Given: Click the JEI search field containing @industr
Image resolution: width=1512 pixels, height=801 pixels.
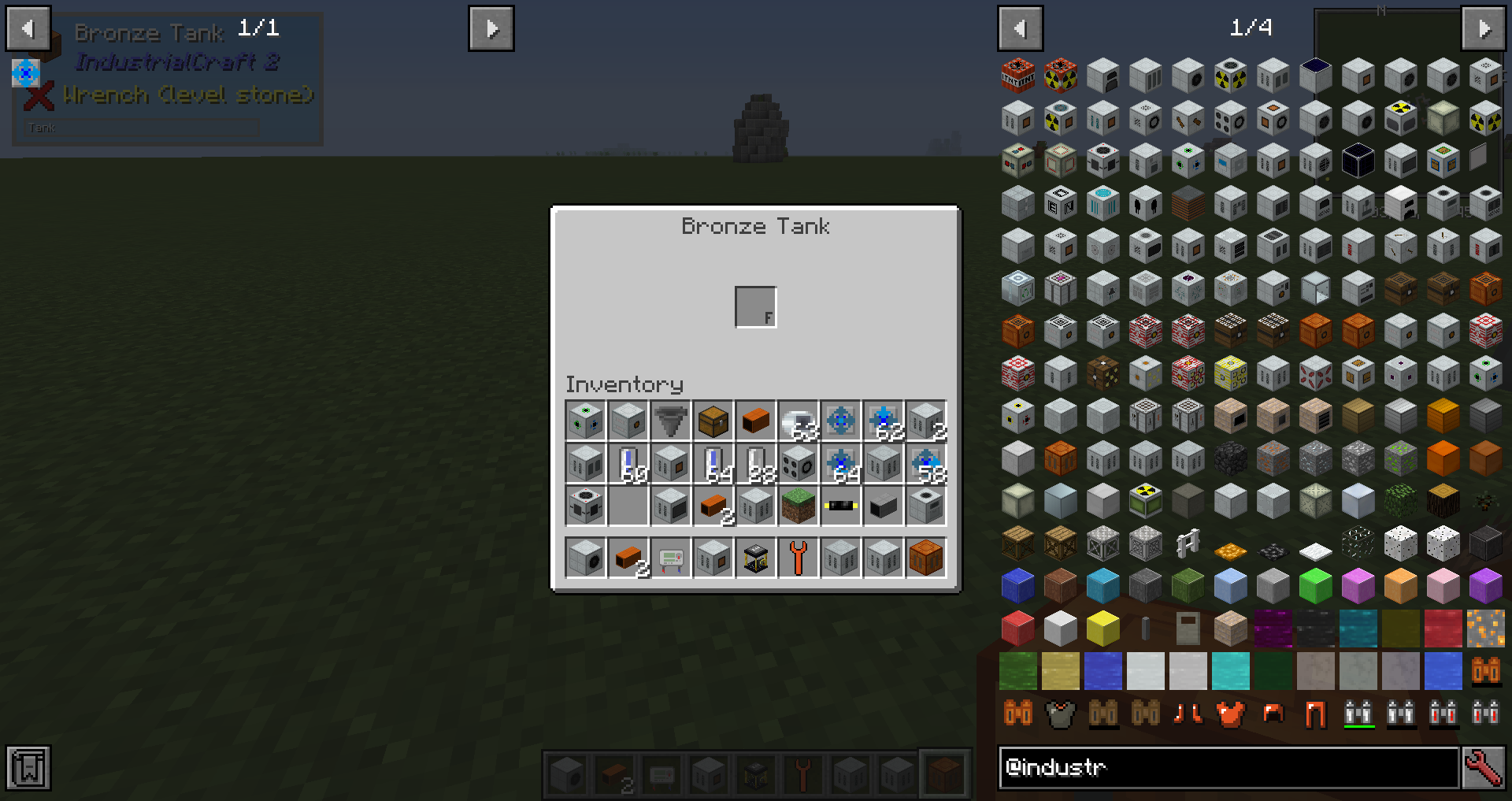Looking at the screenshot, I should click(1228, 767).
